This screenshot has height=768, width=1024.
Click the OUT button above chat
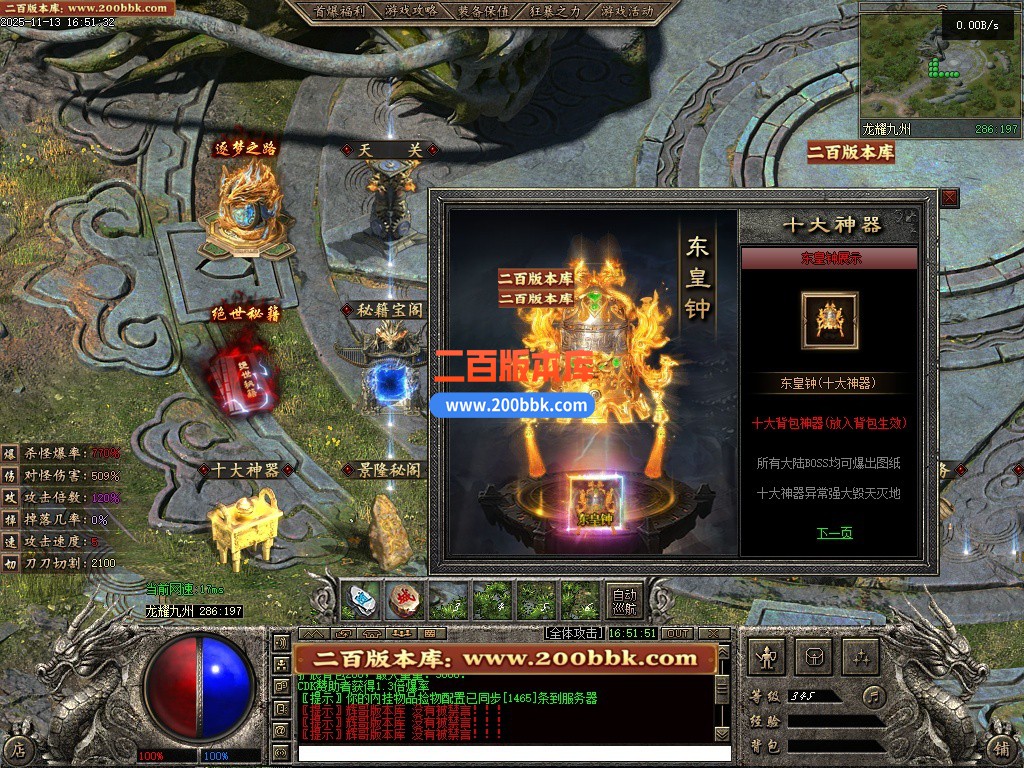point(677,633)
